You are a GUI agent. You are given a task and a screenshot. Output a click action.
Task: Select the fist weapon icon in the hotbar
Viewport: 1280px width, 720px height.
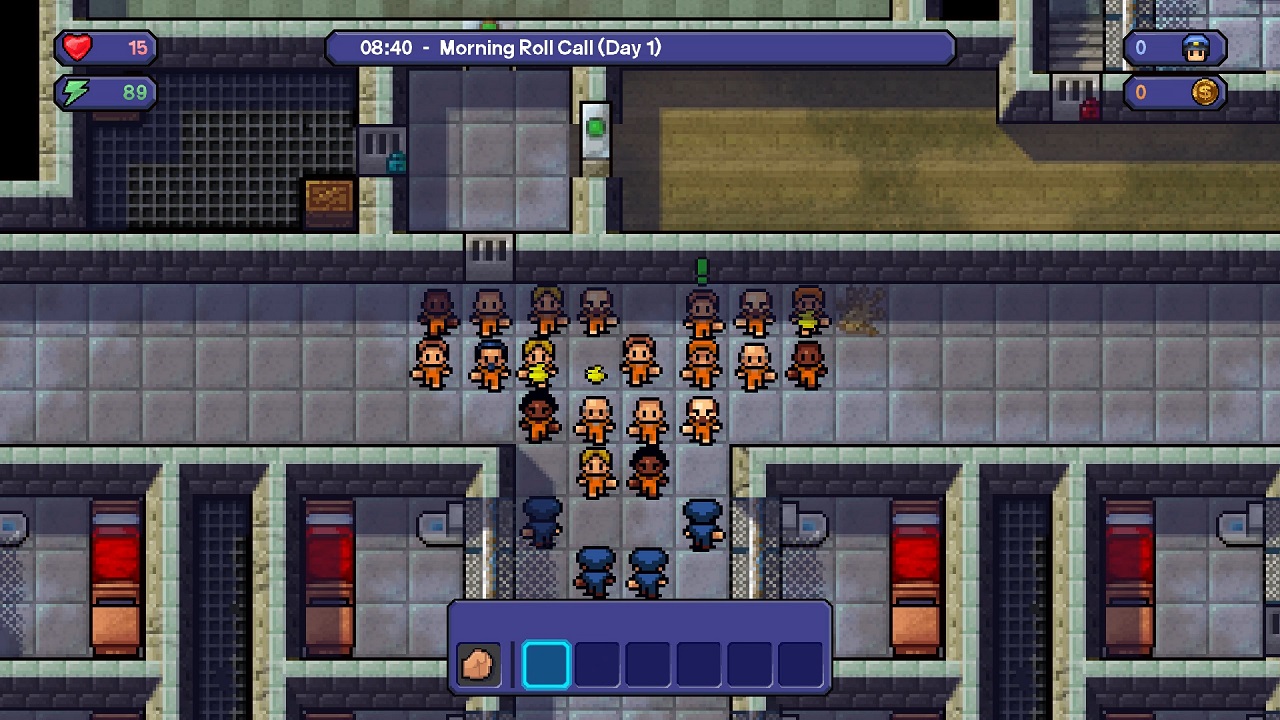point(478,662)
